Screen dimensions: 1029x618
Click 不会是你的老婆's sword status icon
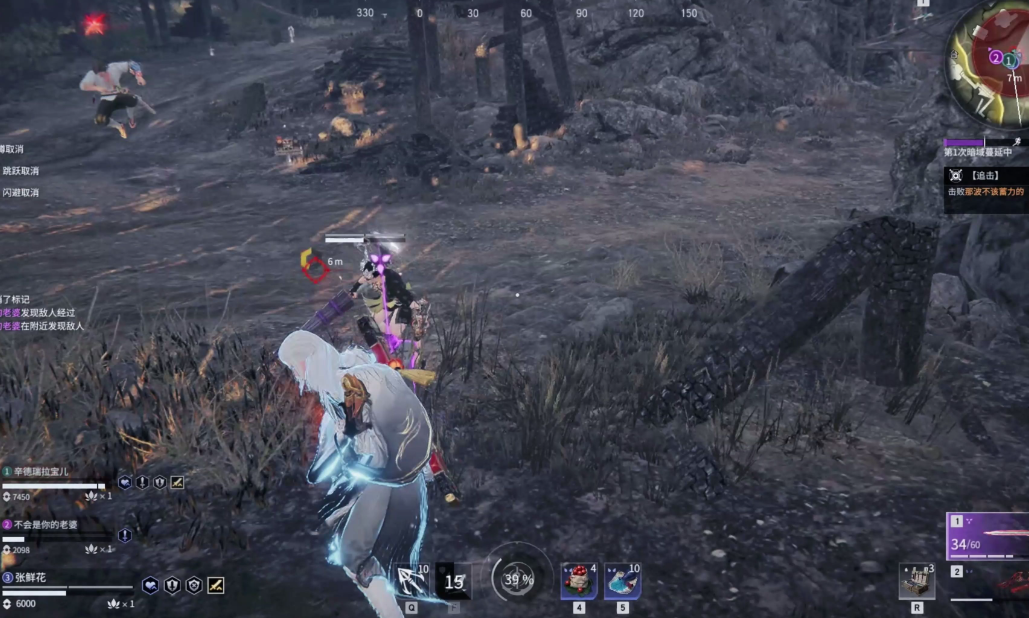(x=125, y=535)
